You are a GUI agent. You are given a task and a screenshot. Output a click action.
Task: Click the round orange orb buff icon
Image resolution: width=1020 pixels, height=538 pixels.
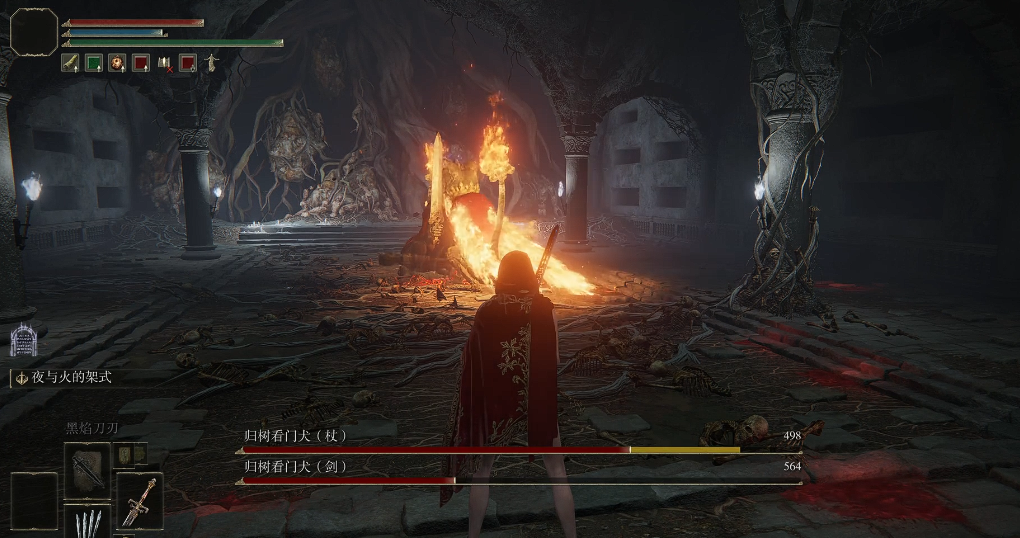[117, 63]
